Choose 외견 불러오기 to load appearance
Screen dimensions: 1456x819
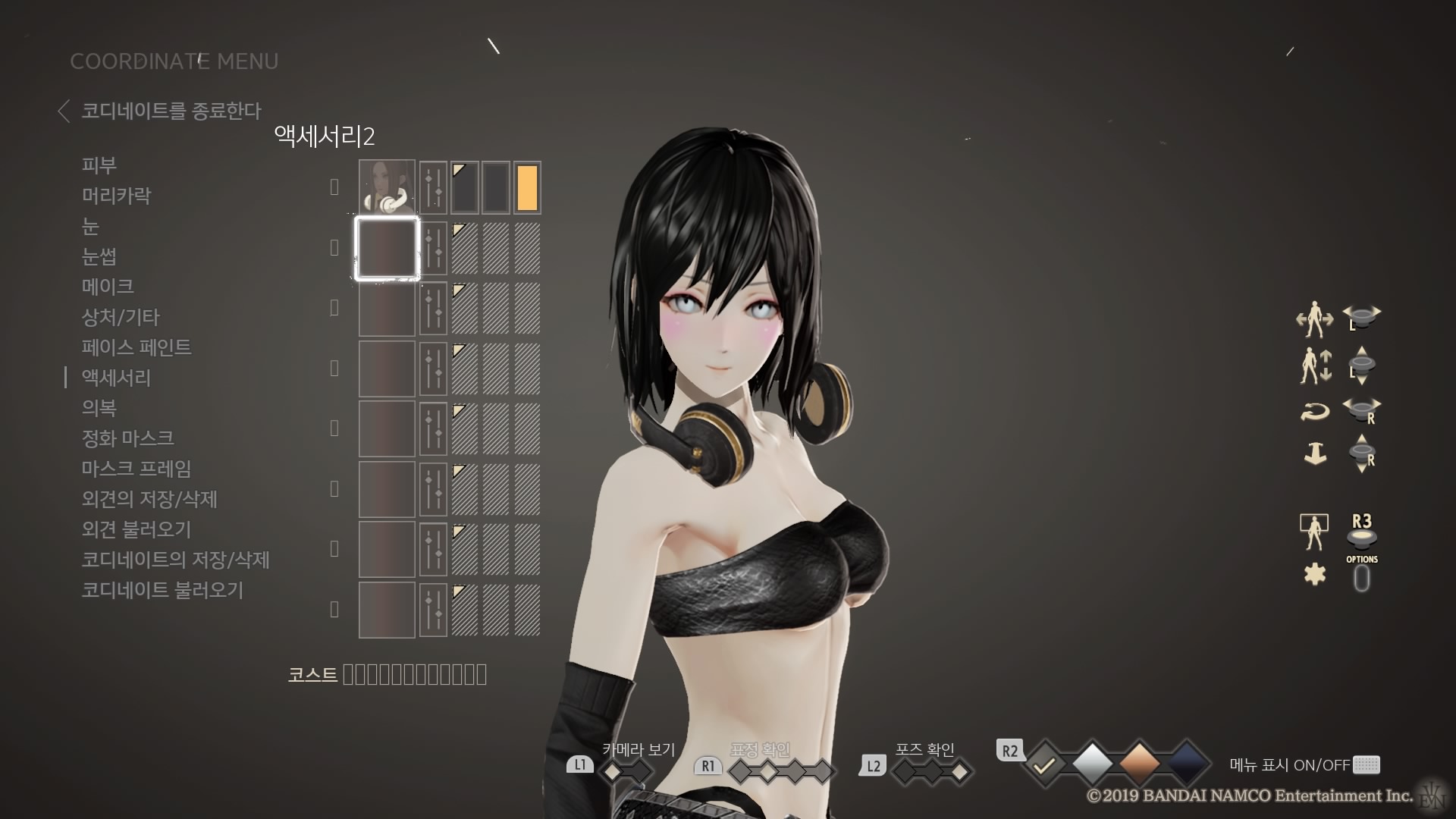point(136,529)
